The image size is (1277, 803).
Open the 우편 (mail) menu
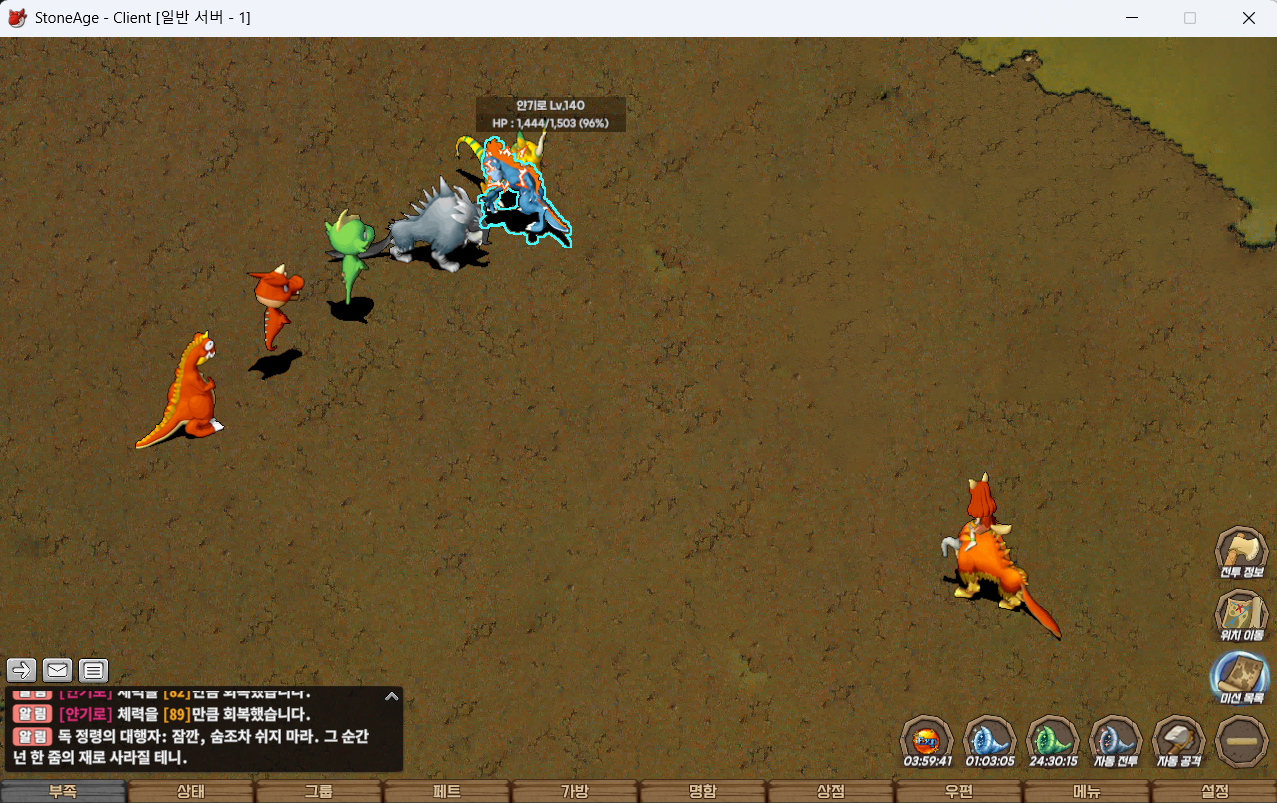coord(959,791)
